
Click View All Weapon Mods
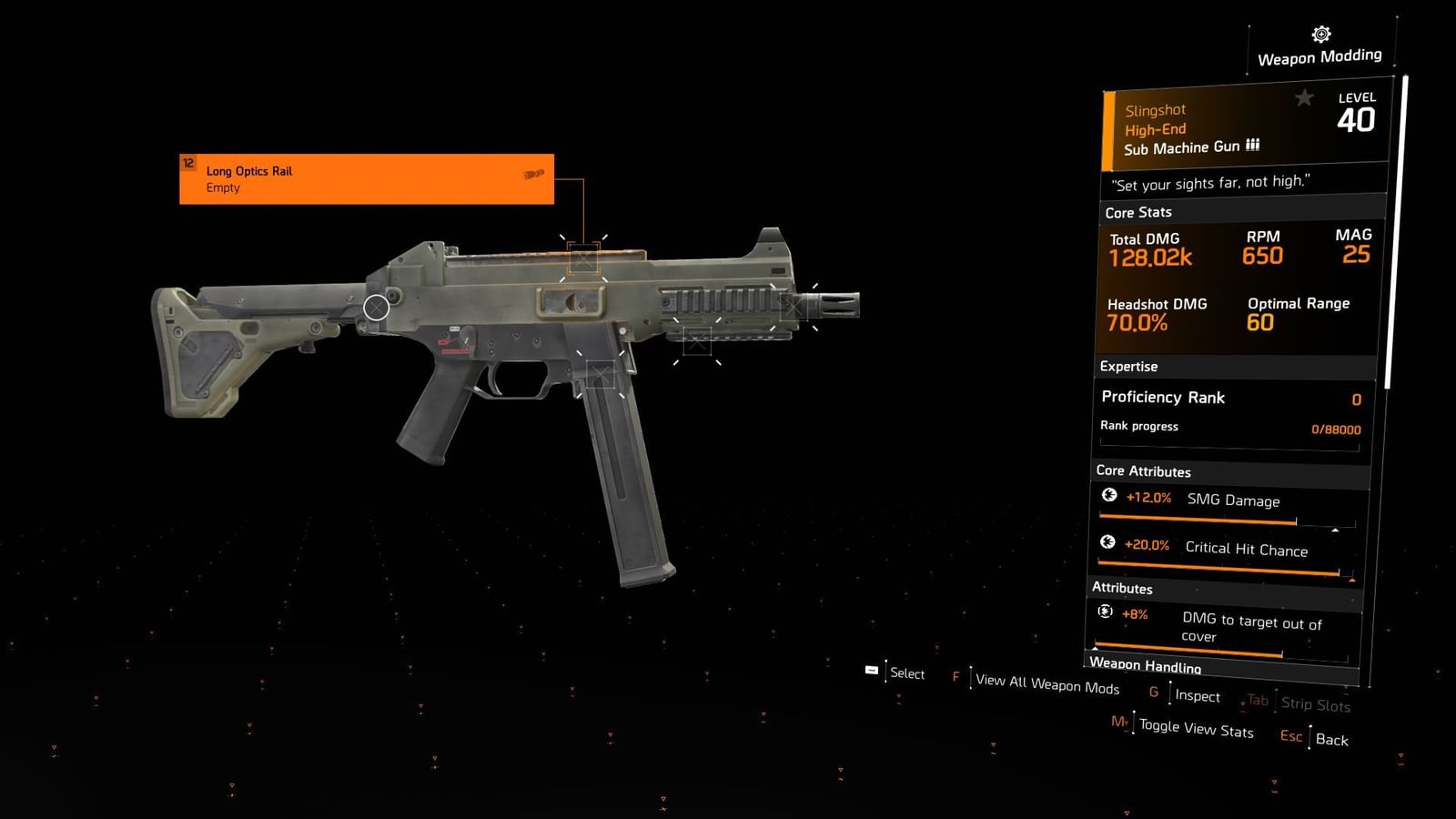[1045, 682]
